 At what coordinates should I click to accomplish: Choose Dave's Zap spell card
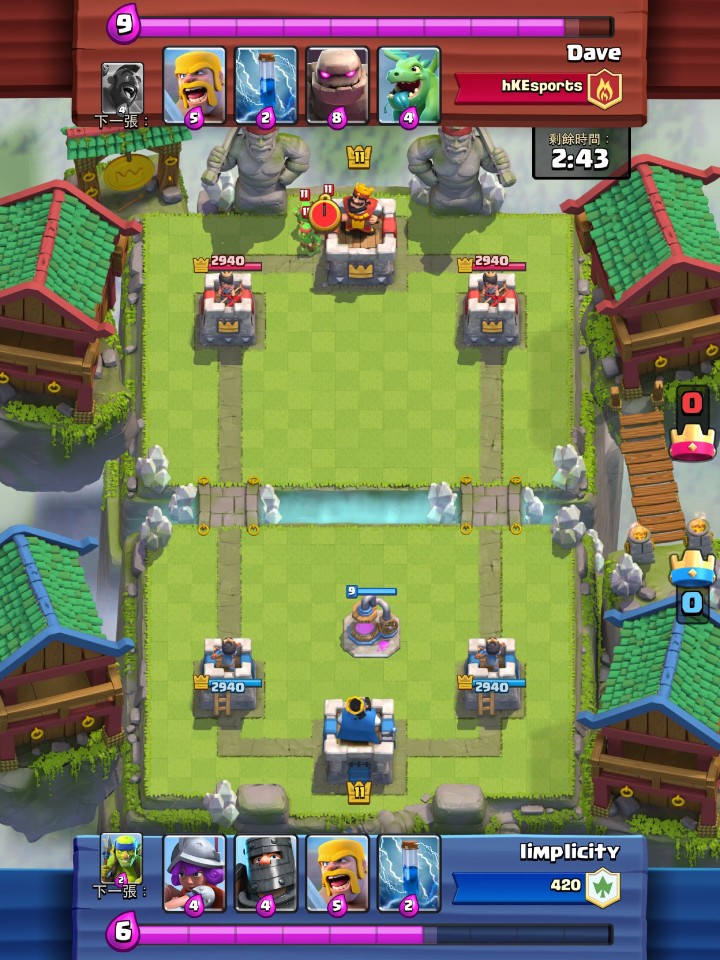(x=266, y=85)
